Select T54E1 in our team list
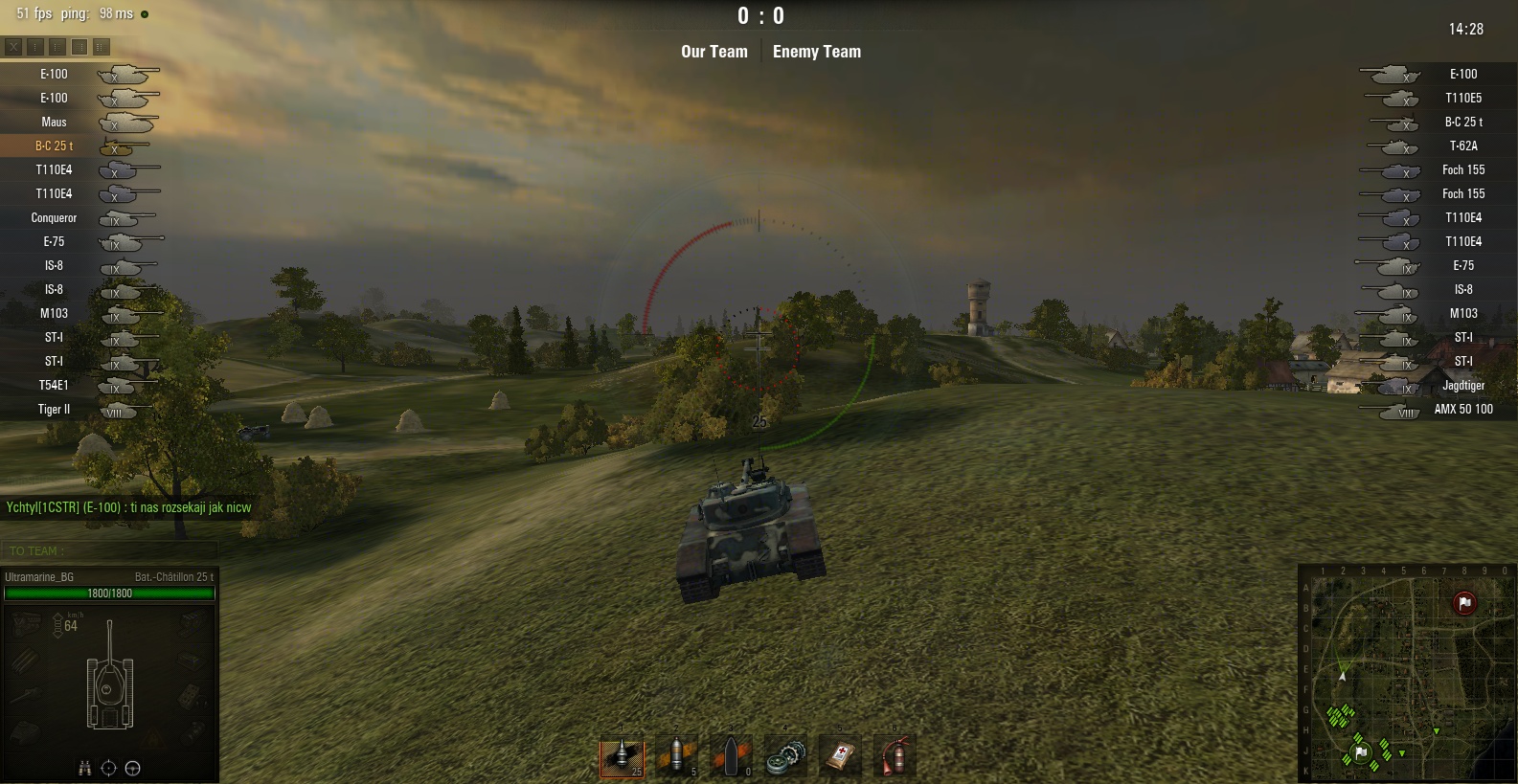The height and width of the screenshot is (784, 1518). [x=55, y=385]
